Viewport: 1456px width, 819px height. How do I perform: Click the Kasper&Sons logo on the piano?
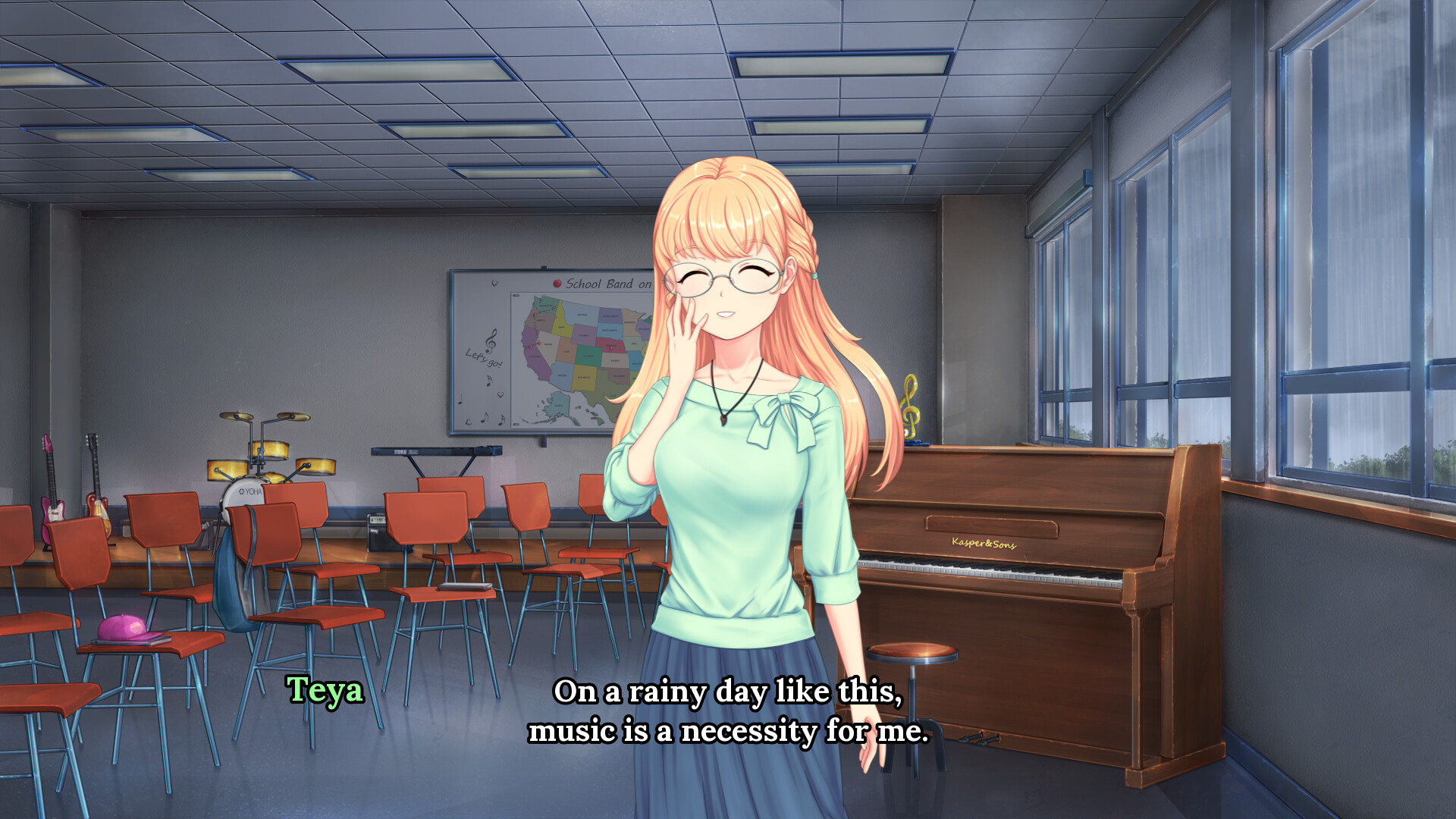(986, 544)
